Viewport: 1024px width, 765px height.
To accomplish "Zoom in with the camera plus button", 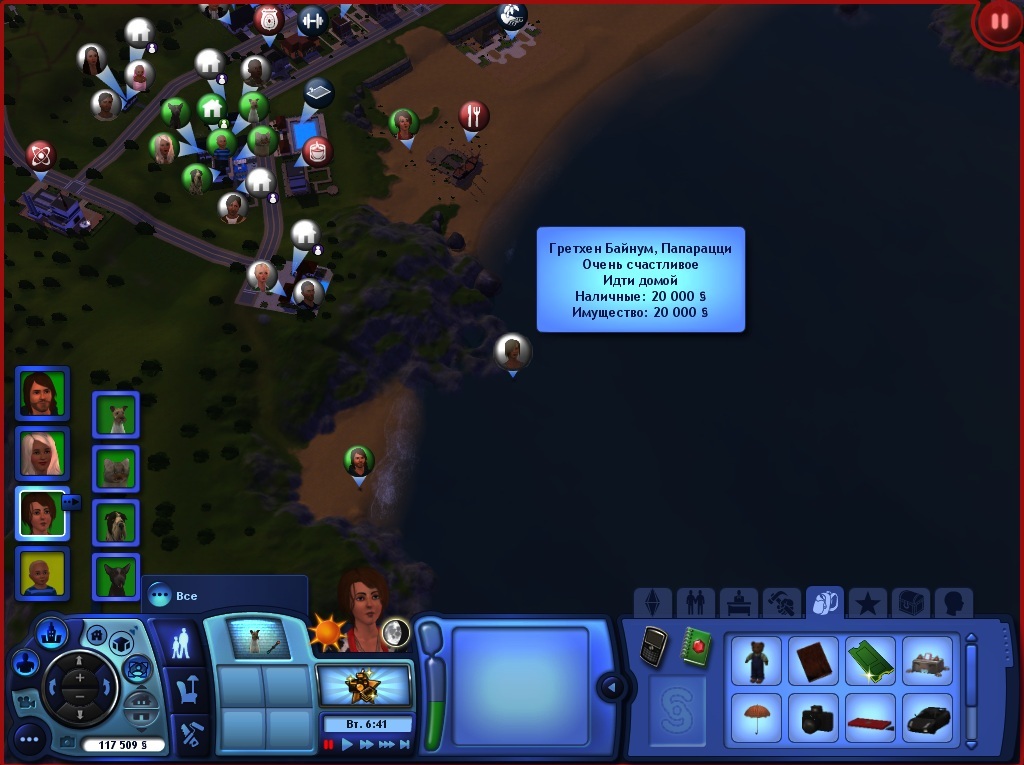I will click(x=80, y=676).
